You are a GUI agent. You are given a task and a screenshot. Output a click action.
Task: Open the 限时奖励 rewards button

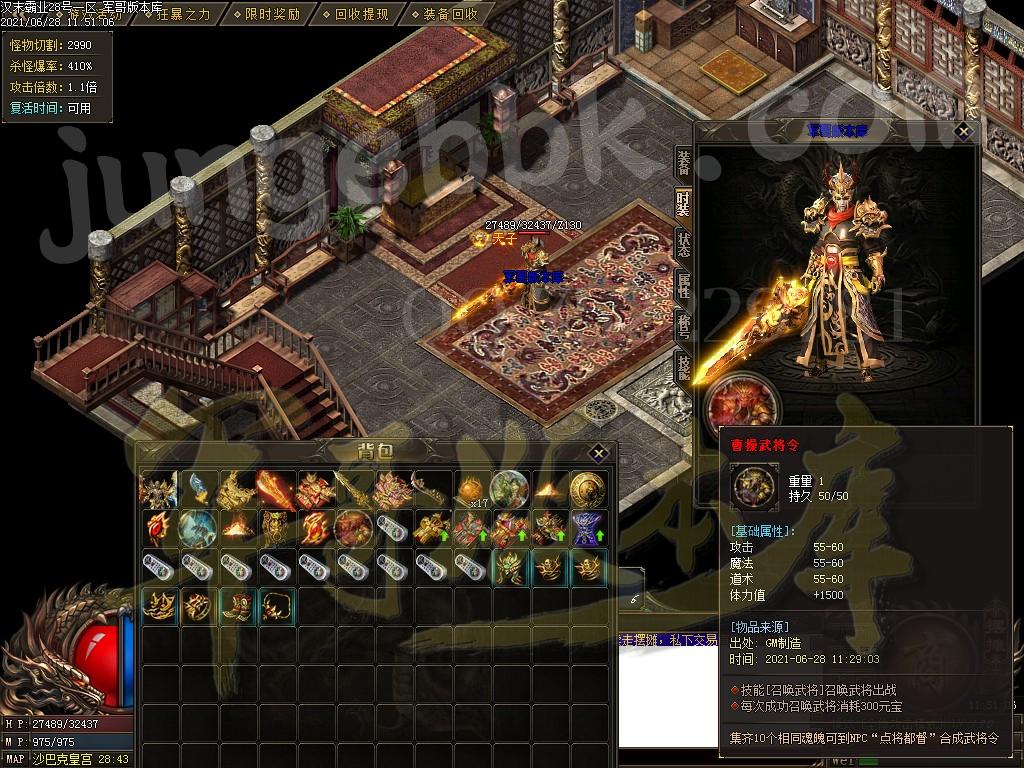[272, 14]
